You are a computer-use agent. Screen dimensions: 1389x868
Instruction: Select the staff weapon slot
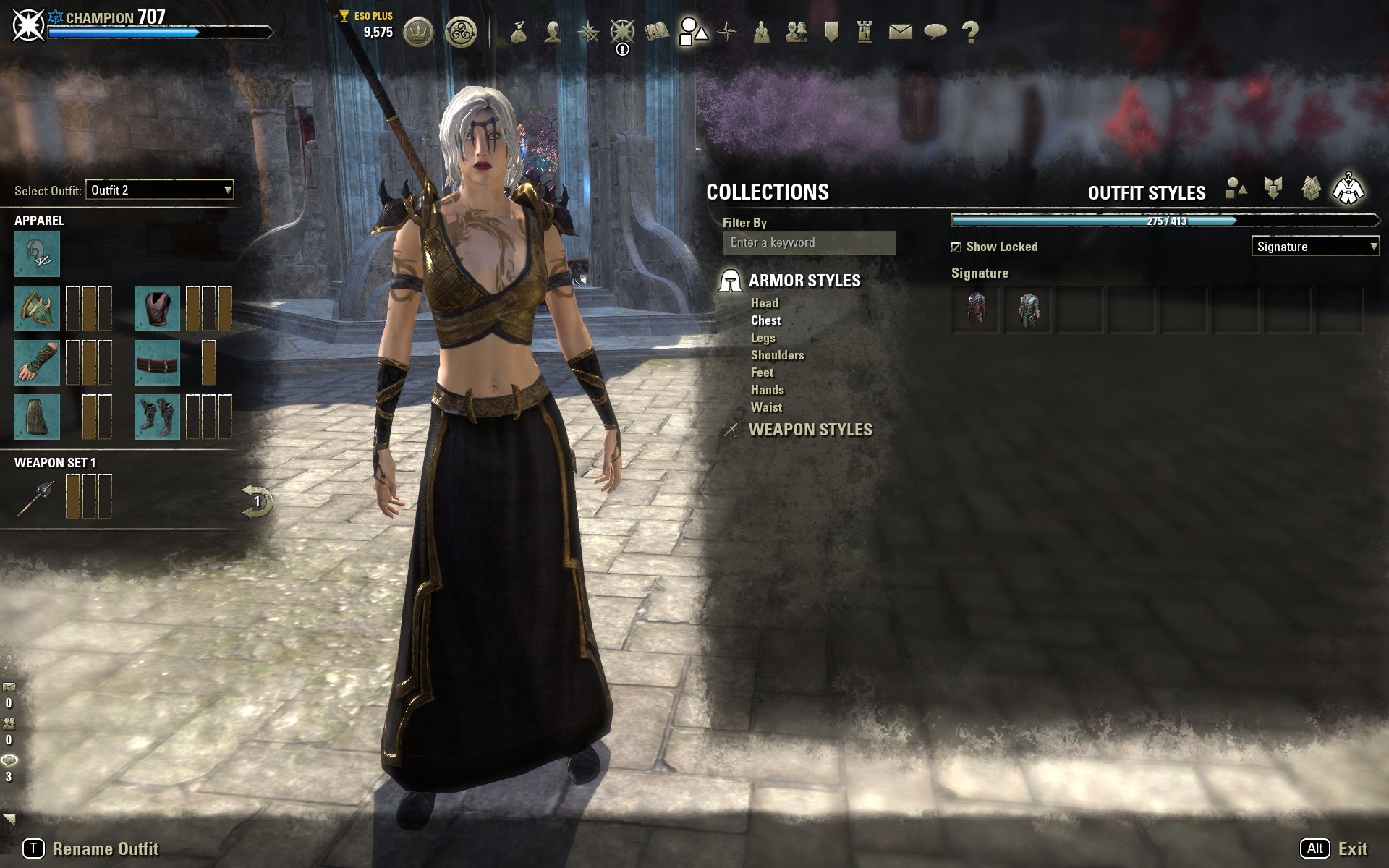tap(36, 497)
